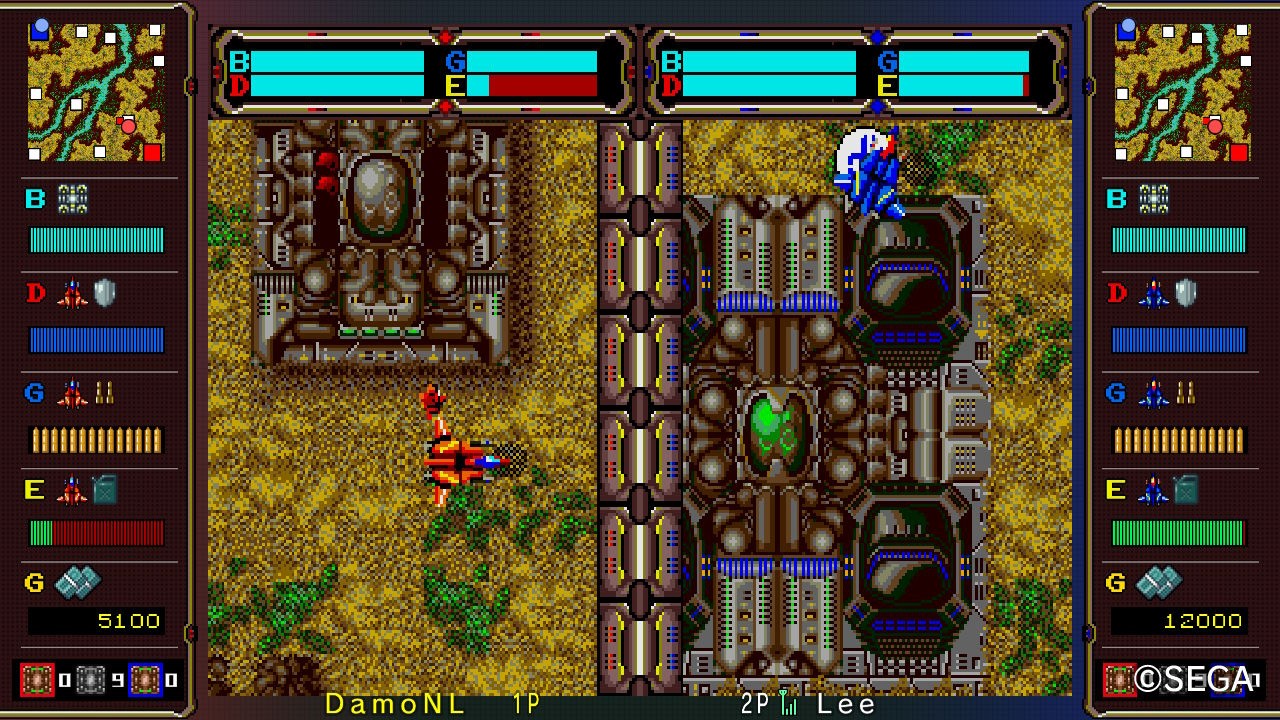Click the gold crystals icon above 12000

click(x=1159, y=581)
